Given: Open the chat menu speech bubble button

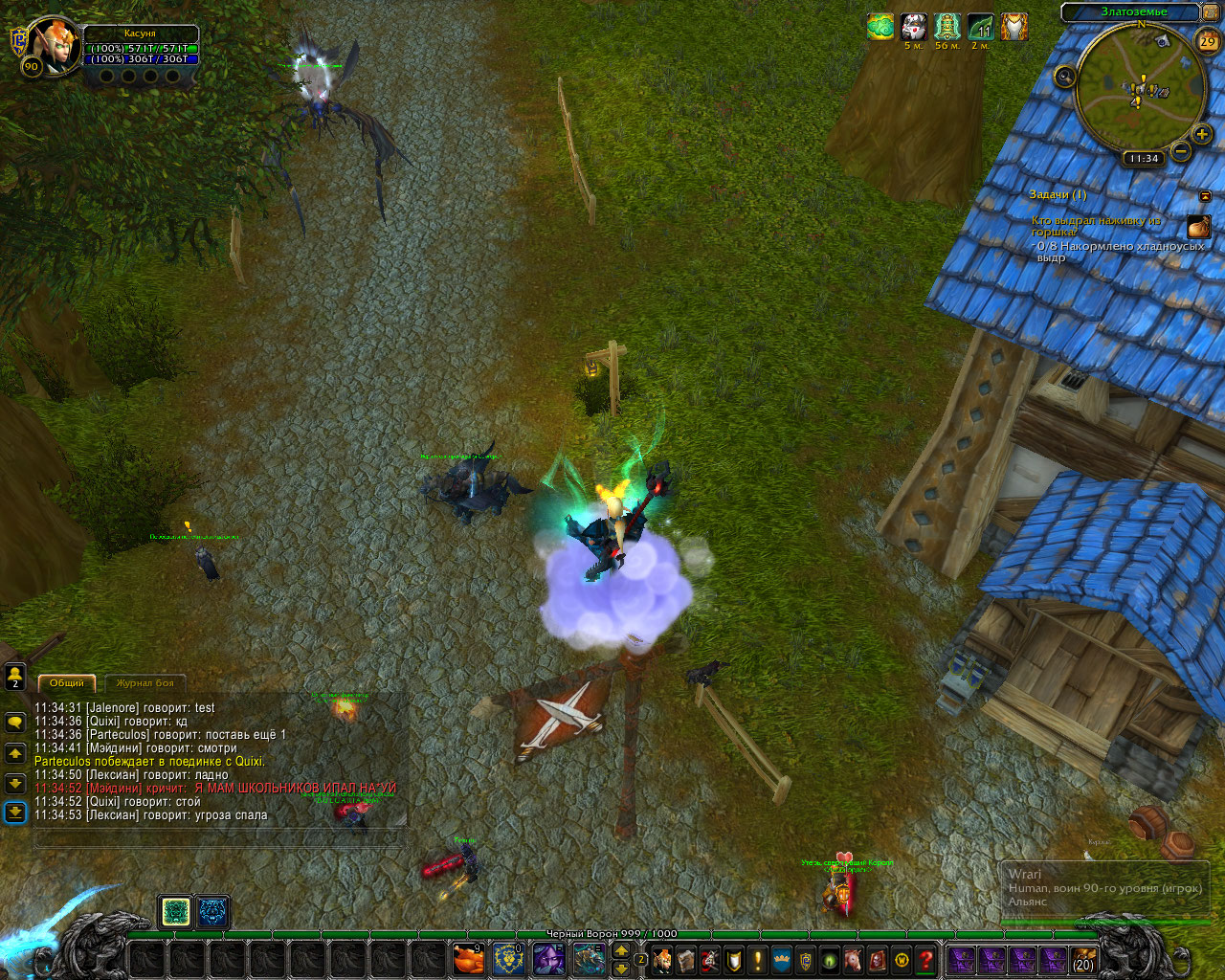Looking at the screenshot, I should coord(15,722).
